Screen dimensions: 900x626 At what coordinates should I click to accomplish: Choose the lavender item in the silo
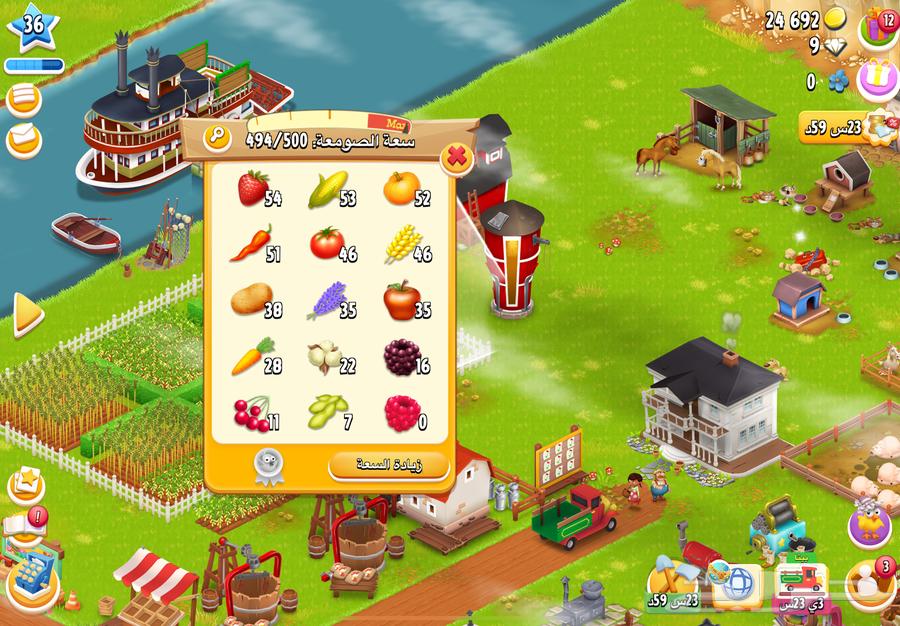click(326, 298)
